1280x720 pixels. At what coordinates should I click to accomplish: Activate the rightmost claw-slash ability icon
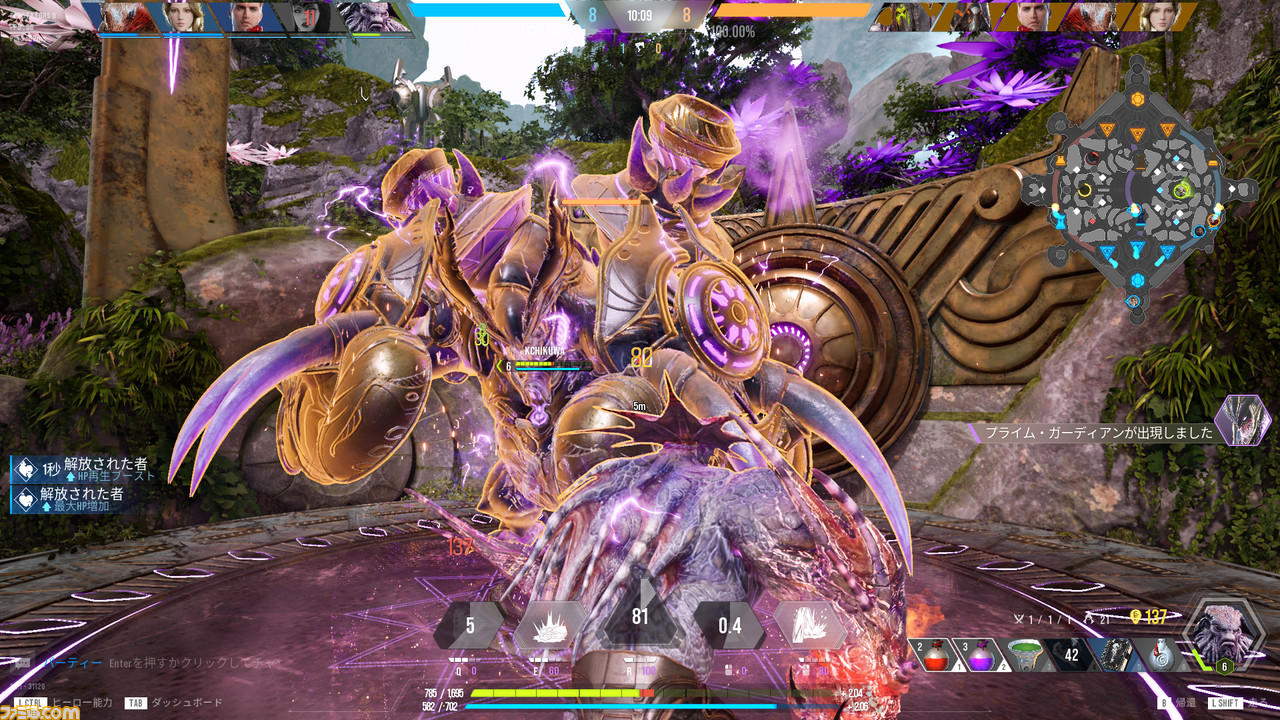810,626
